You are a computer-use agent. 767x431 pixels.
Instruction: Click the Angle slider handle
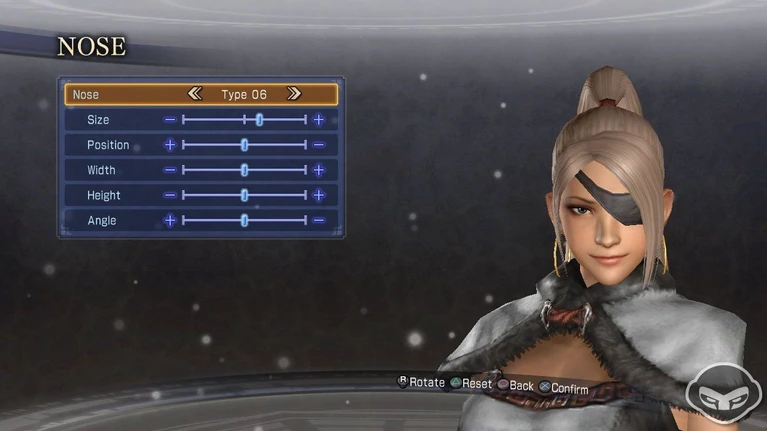click(245, 220)
